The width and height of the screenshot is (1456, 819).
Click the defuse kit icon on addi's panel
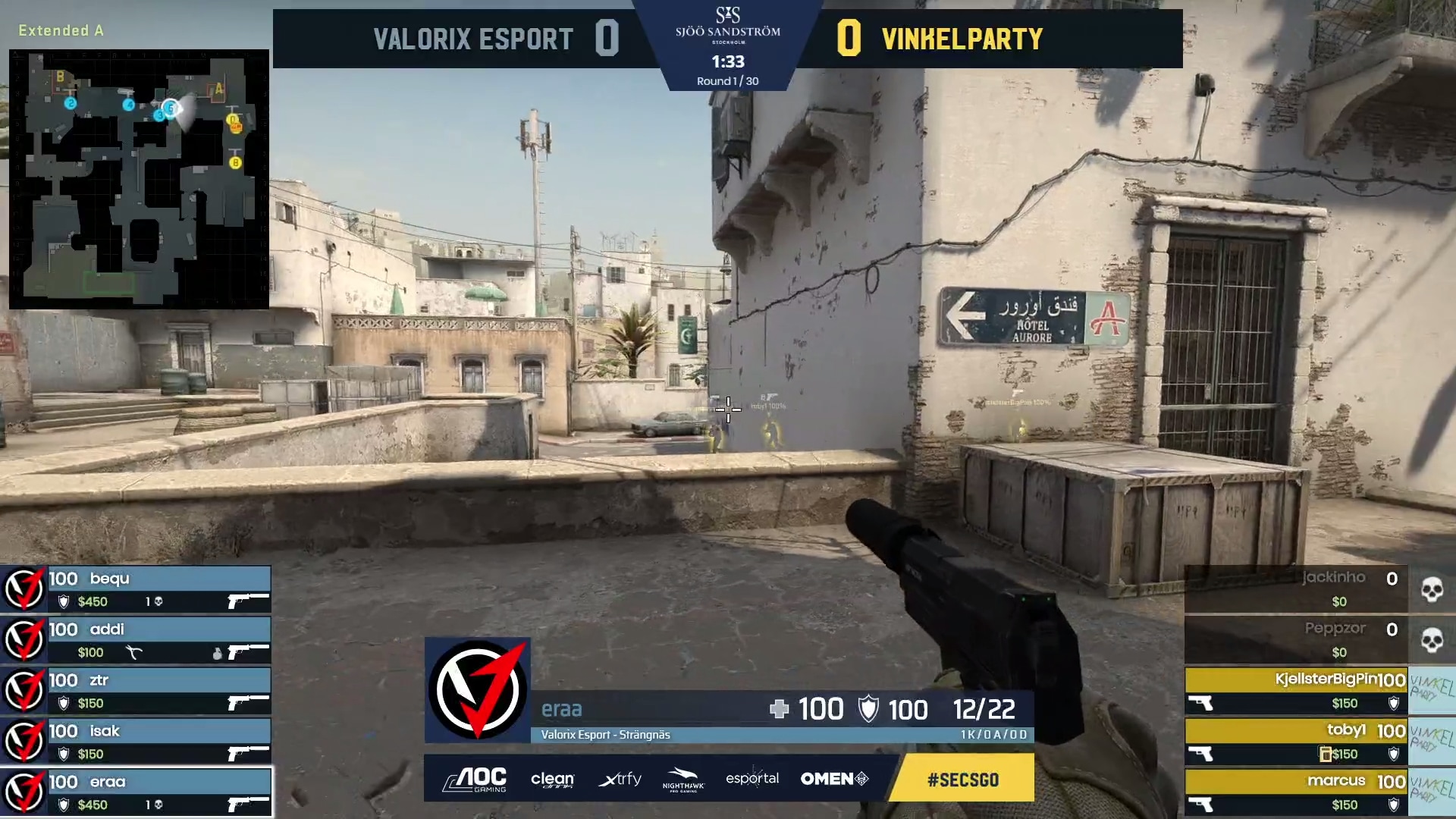tap(133, 651)
